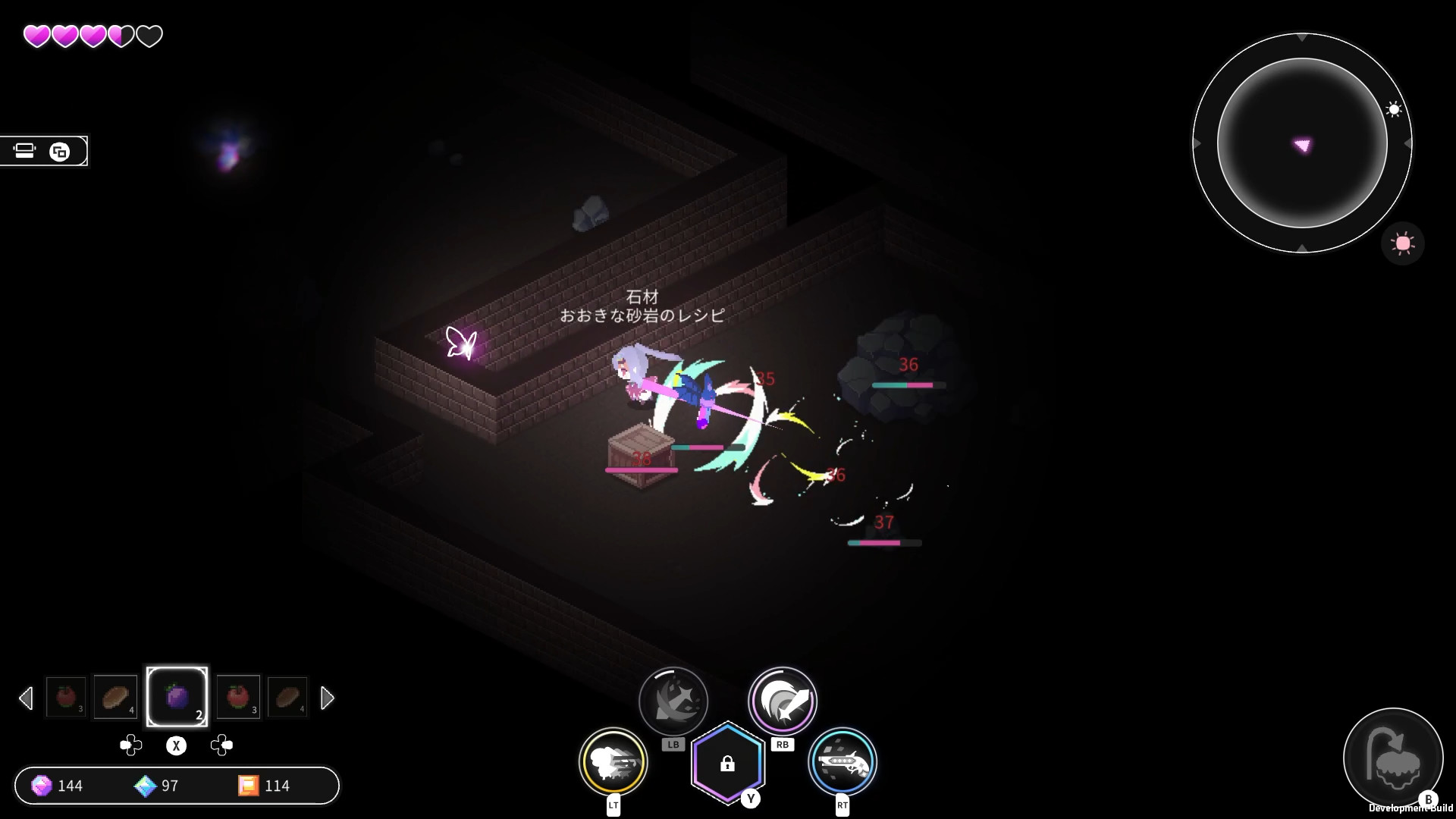Click the pink gem currency icon
Viewport: 1456px width, 819px height.
[x=42, y=786]
